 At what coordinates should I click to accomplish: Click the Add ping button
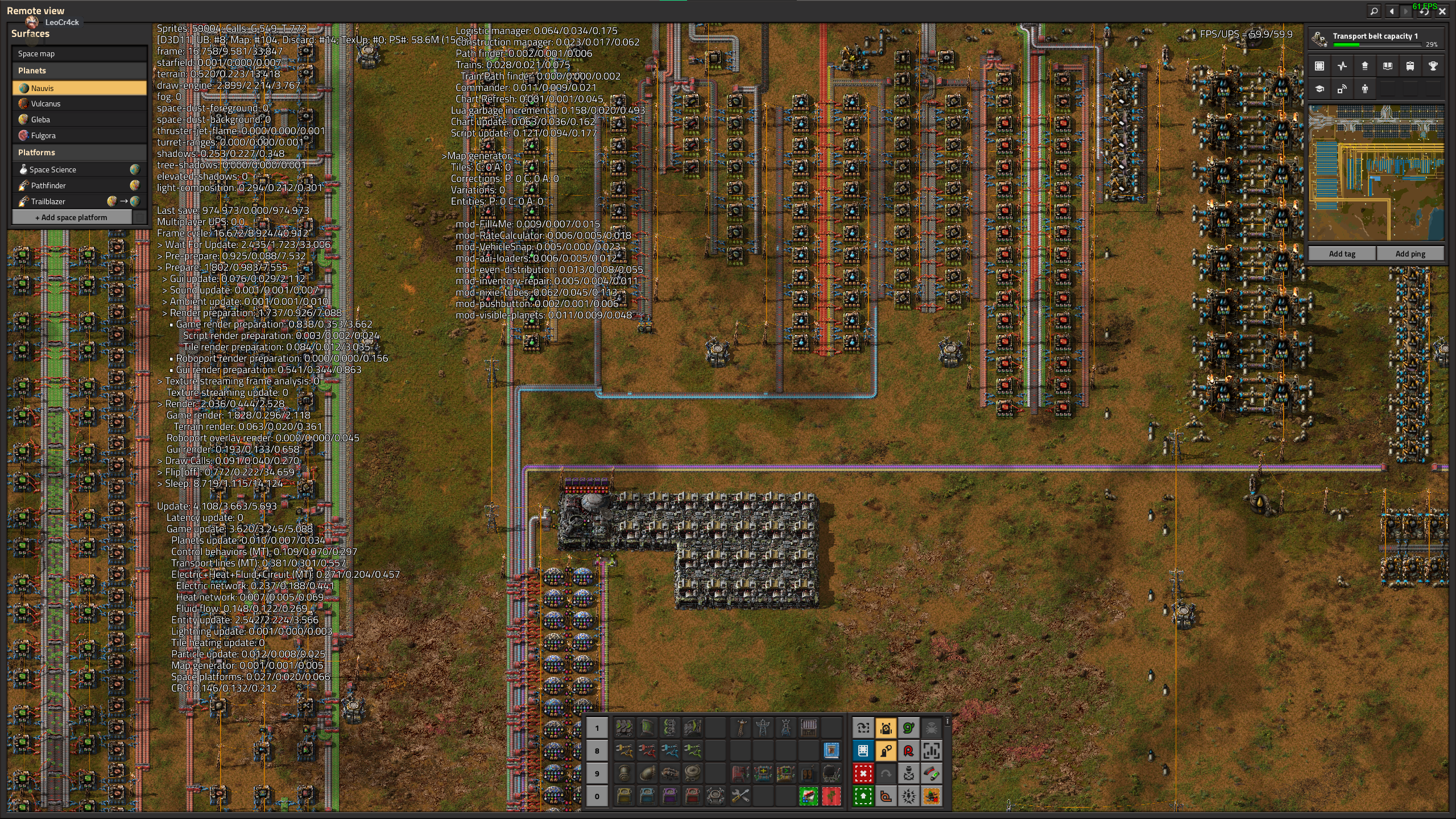click(x=1410, y=254)
